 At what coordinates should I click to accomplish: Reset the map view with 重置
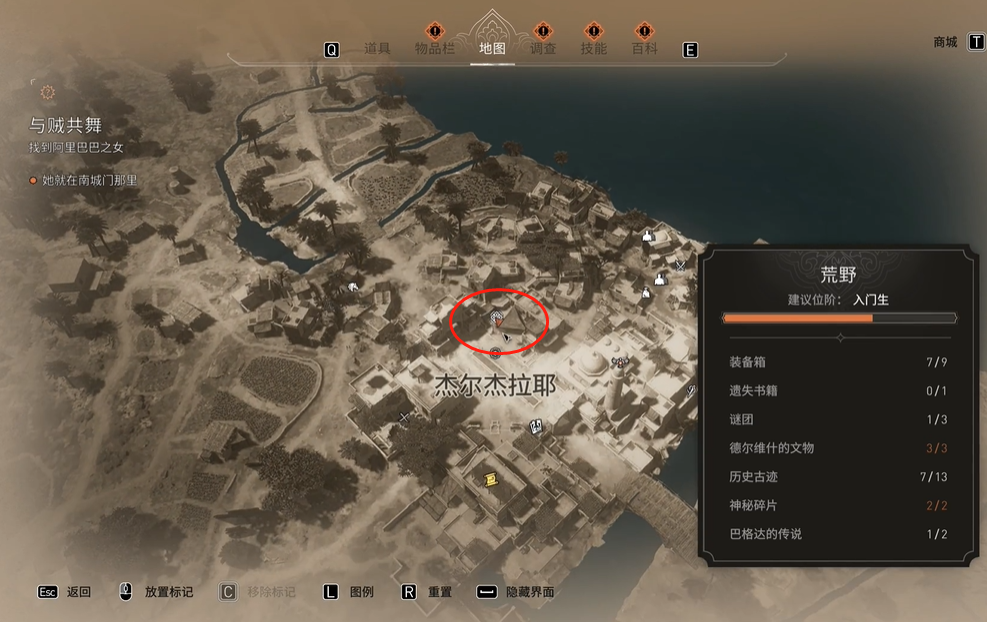[439, 592]
